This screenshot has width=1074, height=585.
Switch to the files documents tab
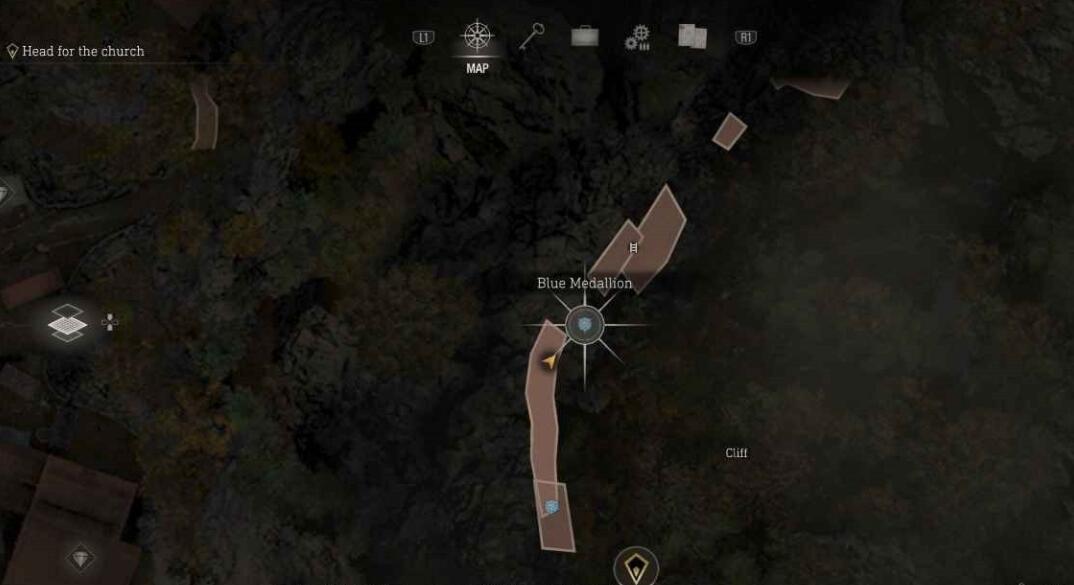click(692, 38)
